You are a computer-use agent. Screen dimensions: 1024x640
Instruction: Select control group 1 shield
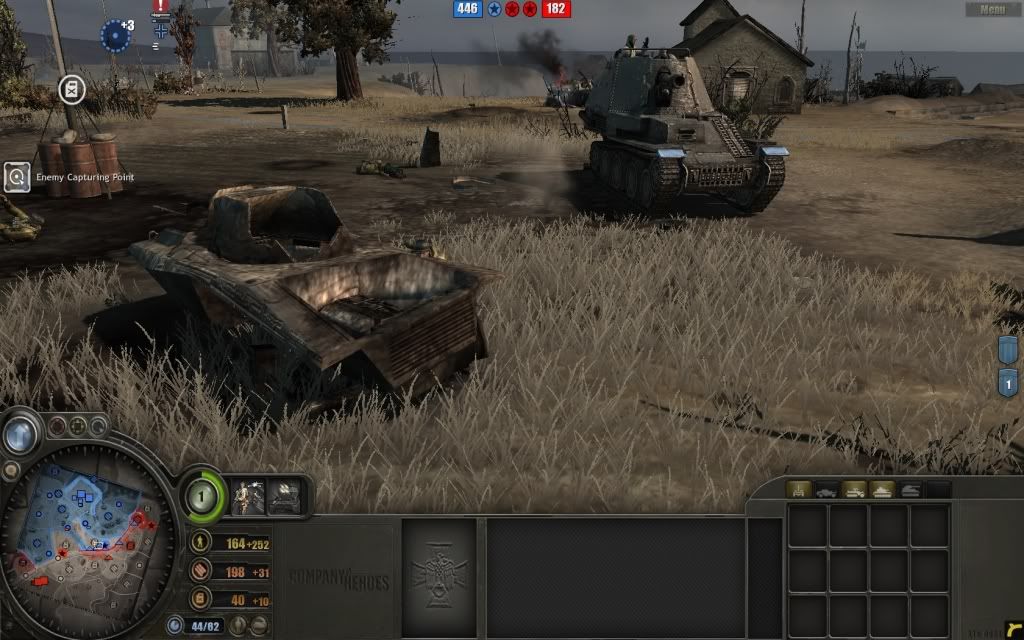tap(1009, 382)
